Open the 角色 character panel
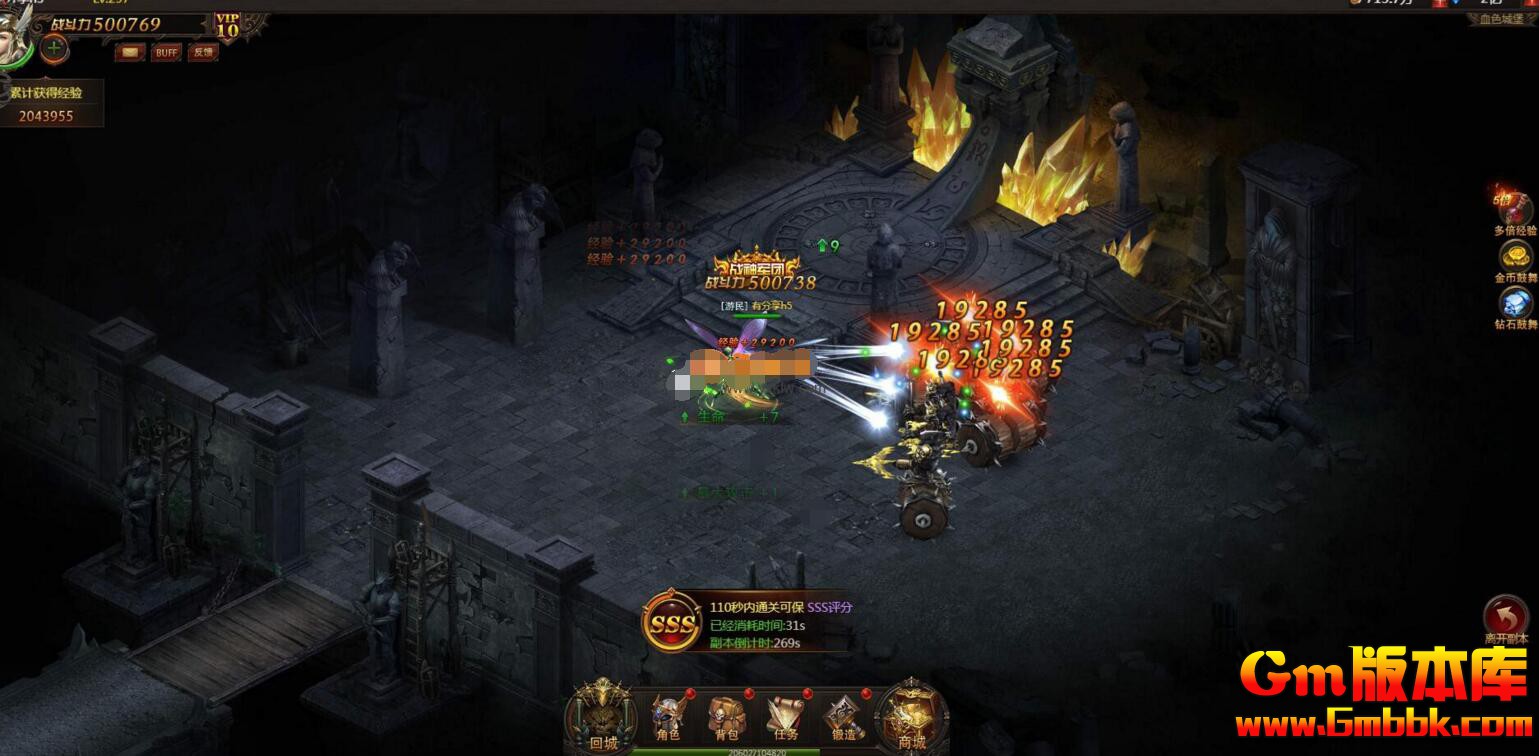Image resolution: width=1539 pixels, height=756 pixels. click(667, 716)
